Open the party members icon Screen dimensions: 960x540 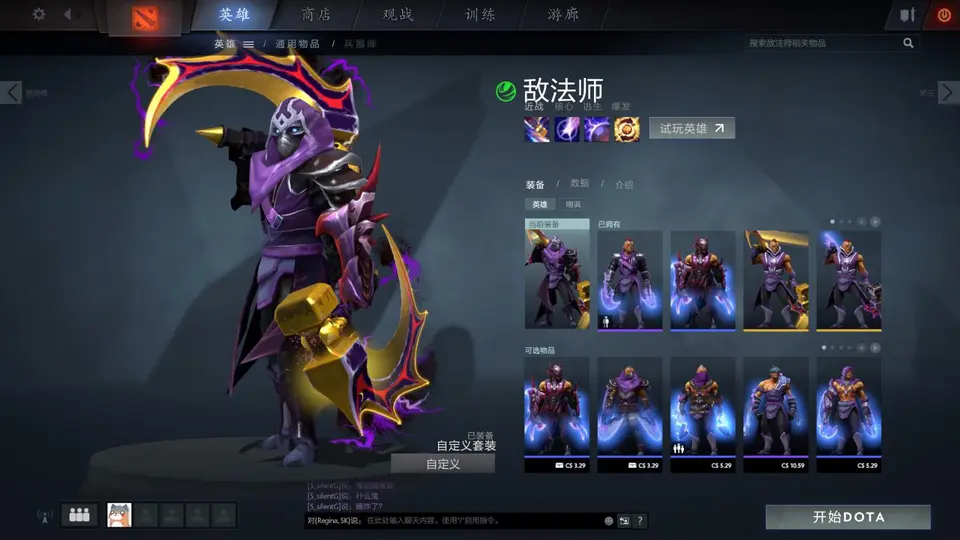click(x=78, y=515)
